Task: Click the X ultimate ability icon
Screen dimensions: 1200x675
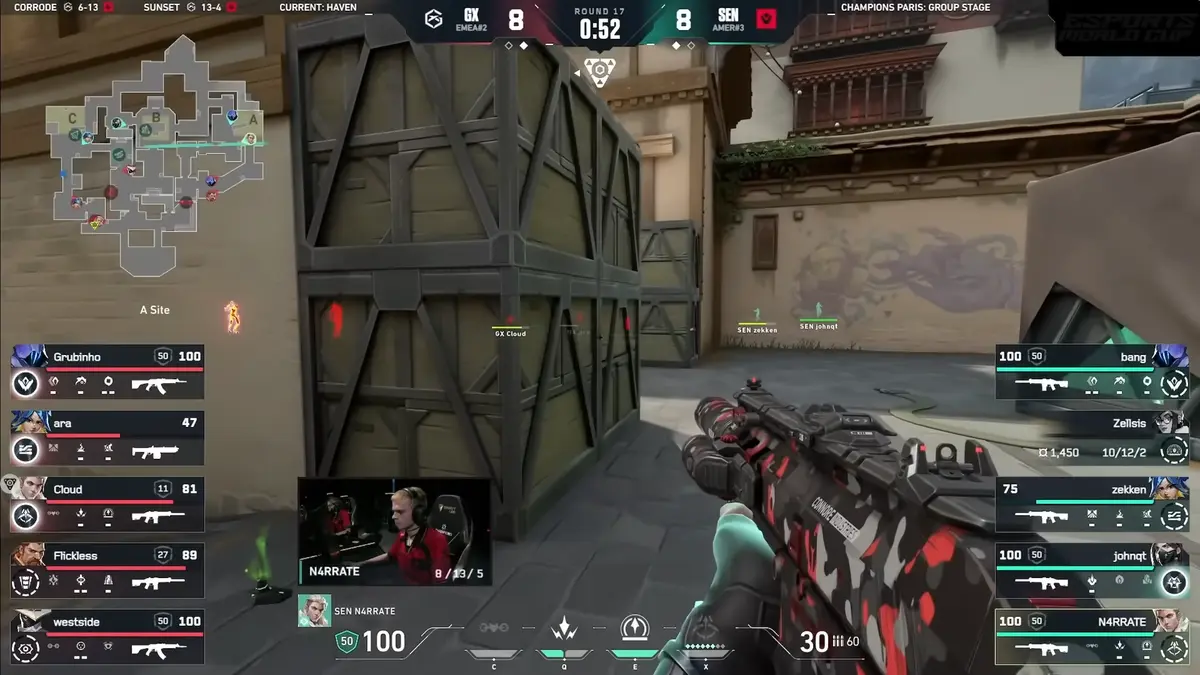Action: coord(707,630)
